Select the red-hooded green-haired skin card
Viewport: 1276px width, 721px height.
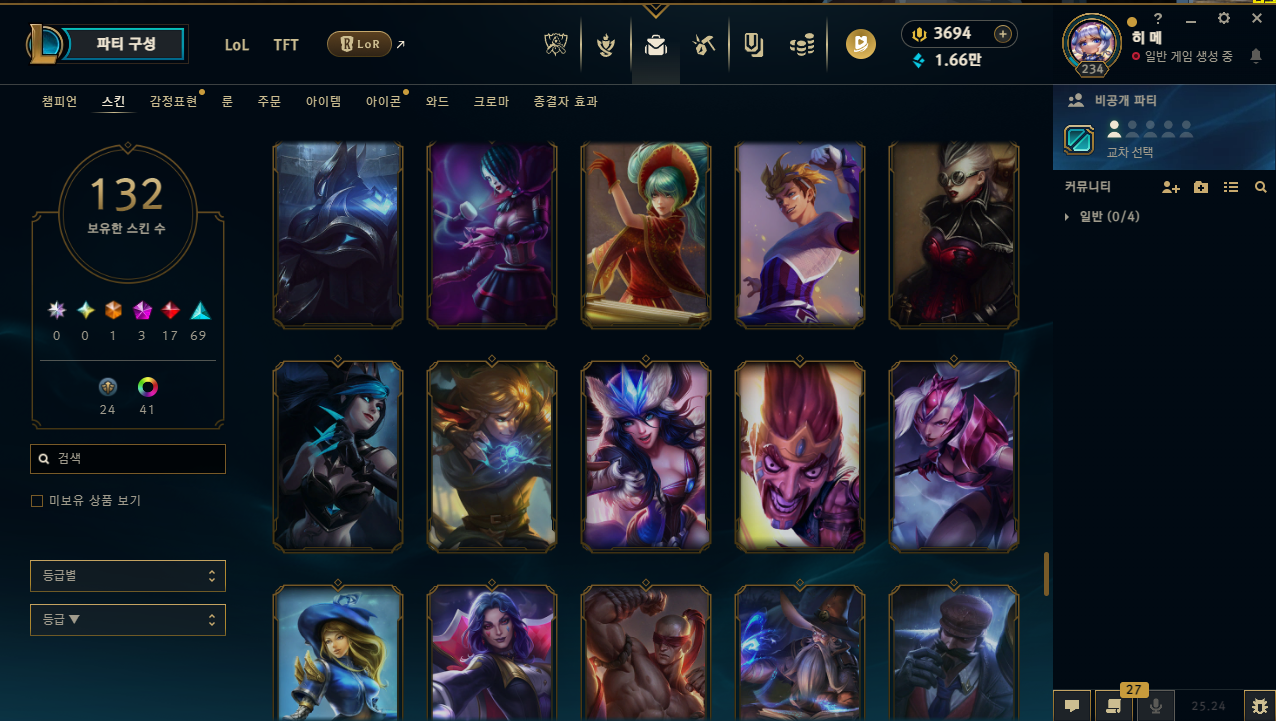pyautogui.click(x=646, y=234)
